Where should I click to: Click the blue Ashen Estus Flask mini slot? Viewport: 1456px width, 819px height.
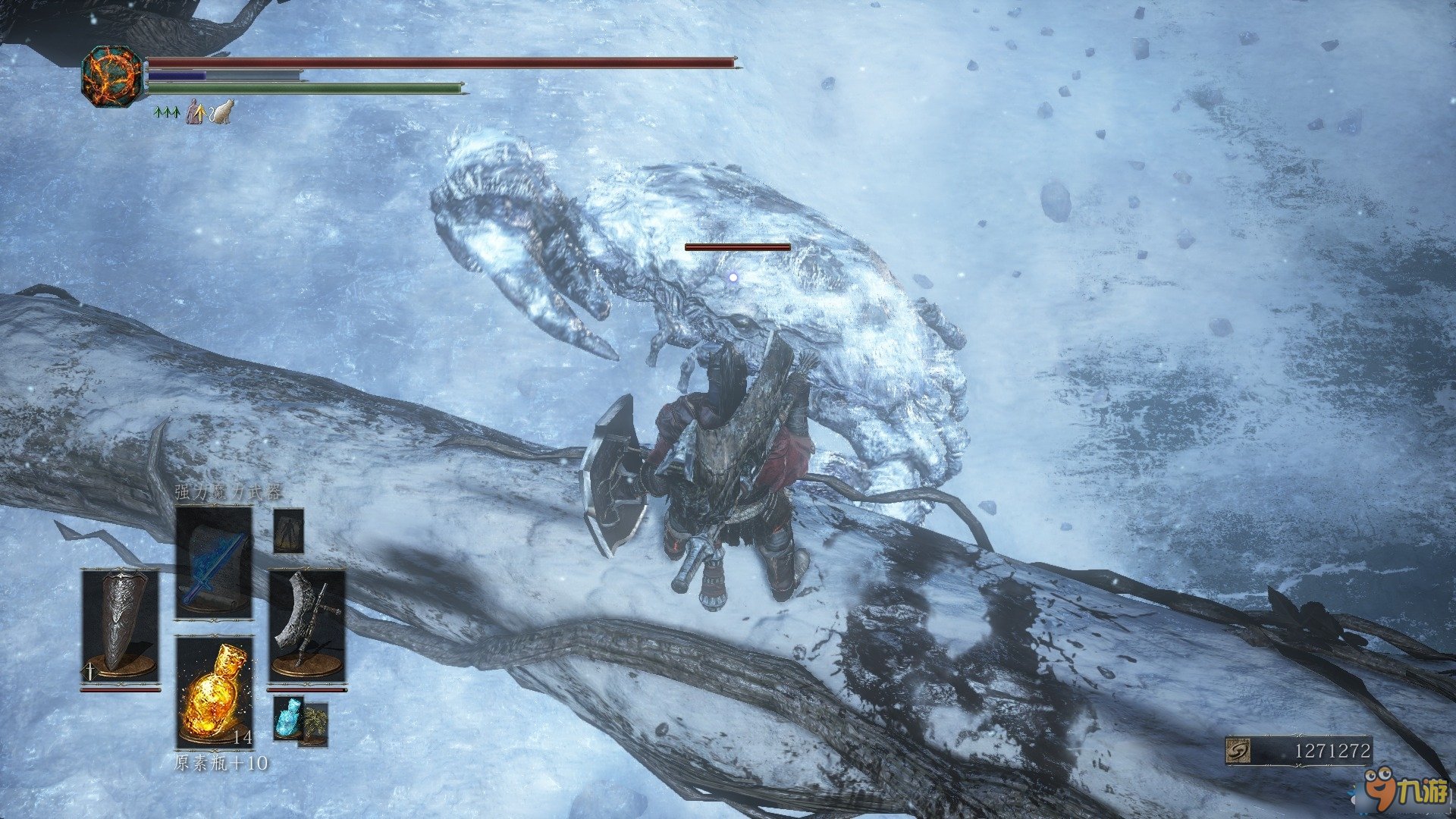point(287,717)
